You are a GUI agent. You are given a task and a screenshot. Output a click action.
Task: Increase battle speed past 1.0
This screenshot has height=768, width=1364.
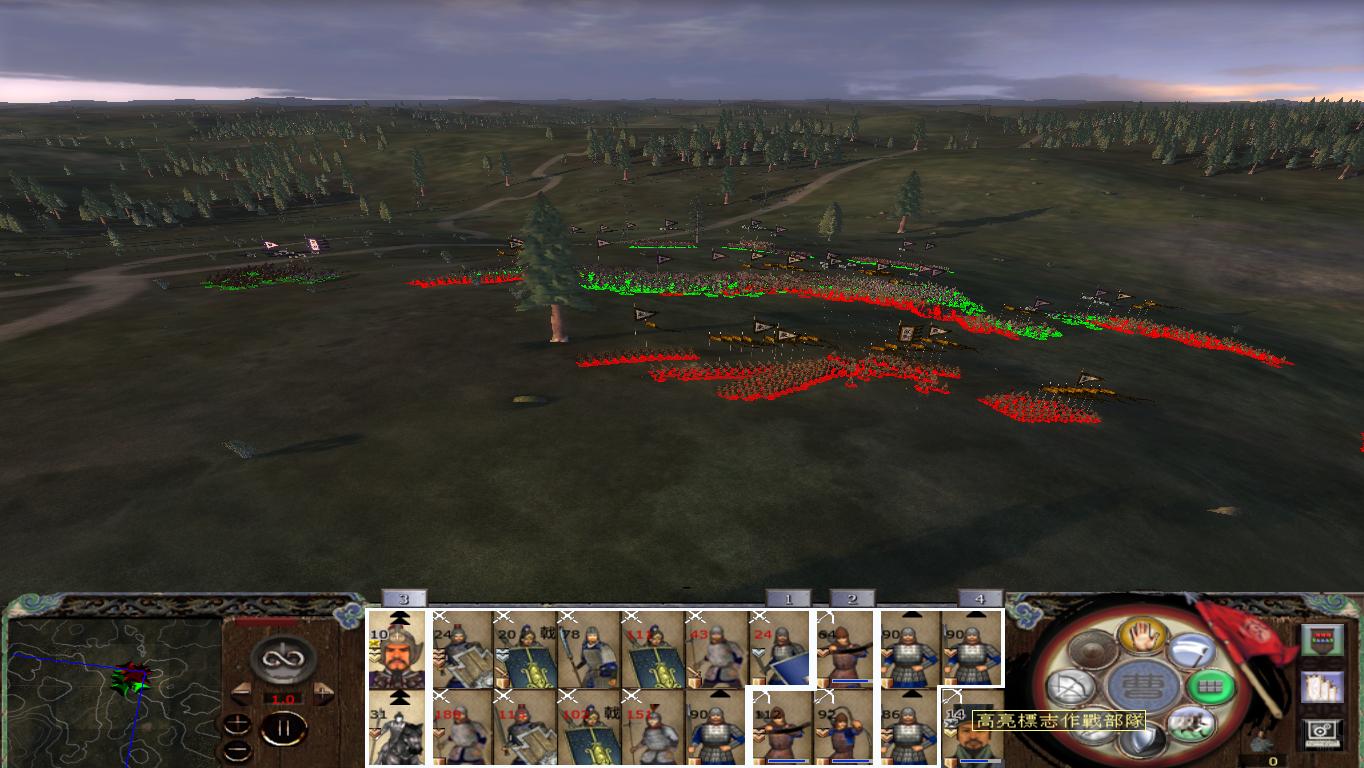click(321, 692)
